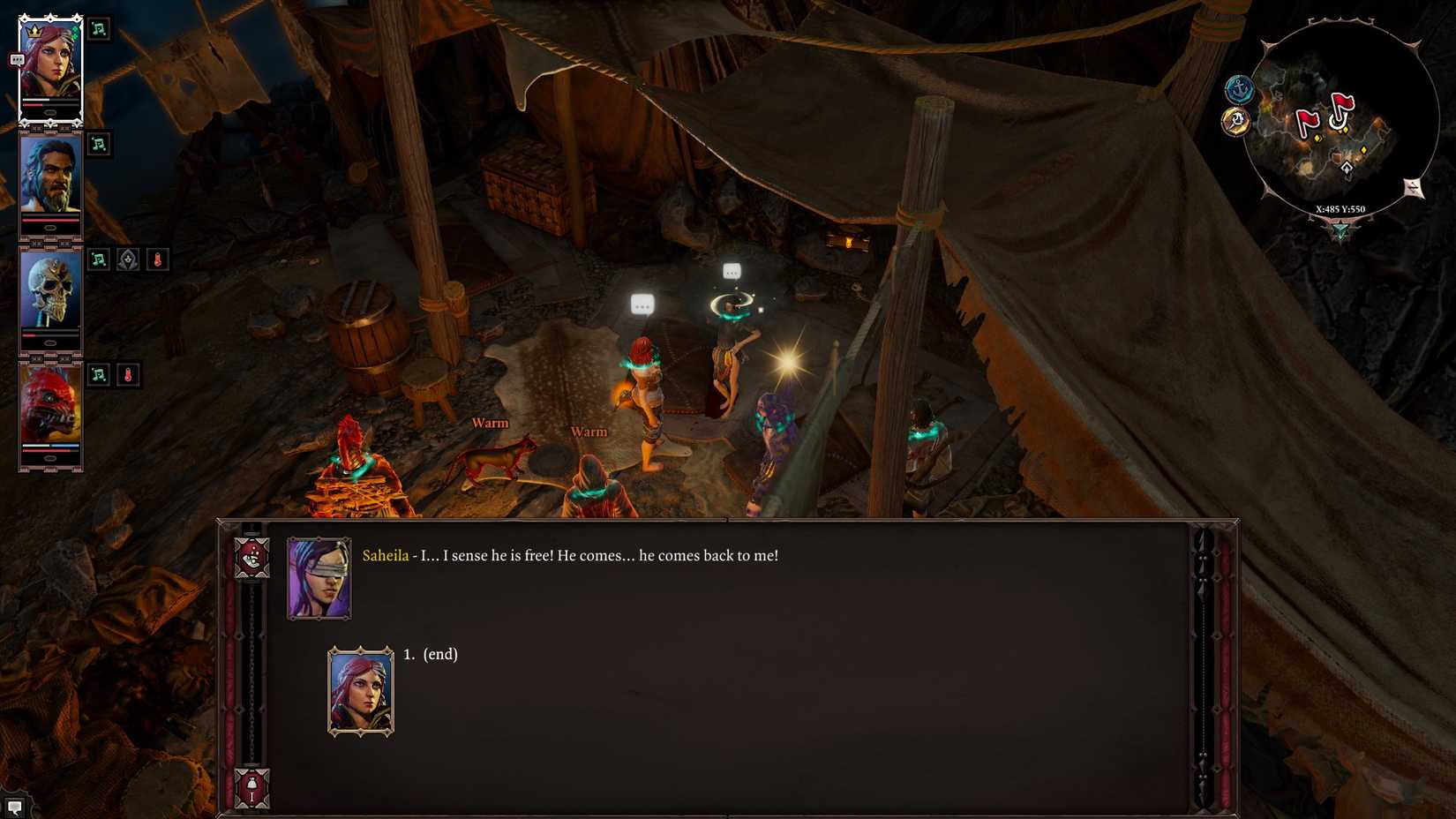
Task: Click the golden wheel icon on the minimap
Action: pyautogui.click(x=1237, y=119)
